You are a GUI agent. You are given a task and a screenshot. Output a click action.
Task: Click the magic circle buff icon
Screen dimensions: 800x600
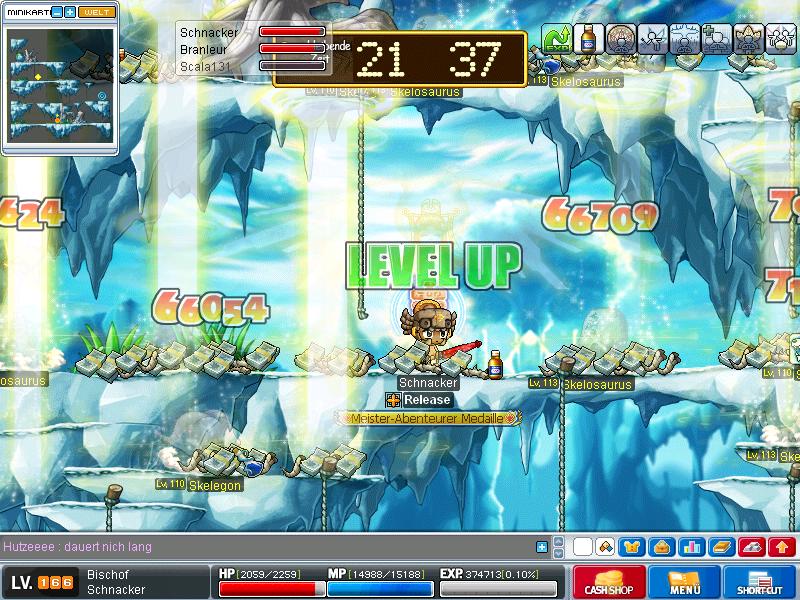(x=620, y=38)
